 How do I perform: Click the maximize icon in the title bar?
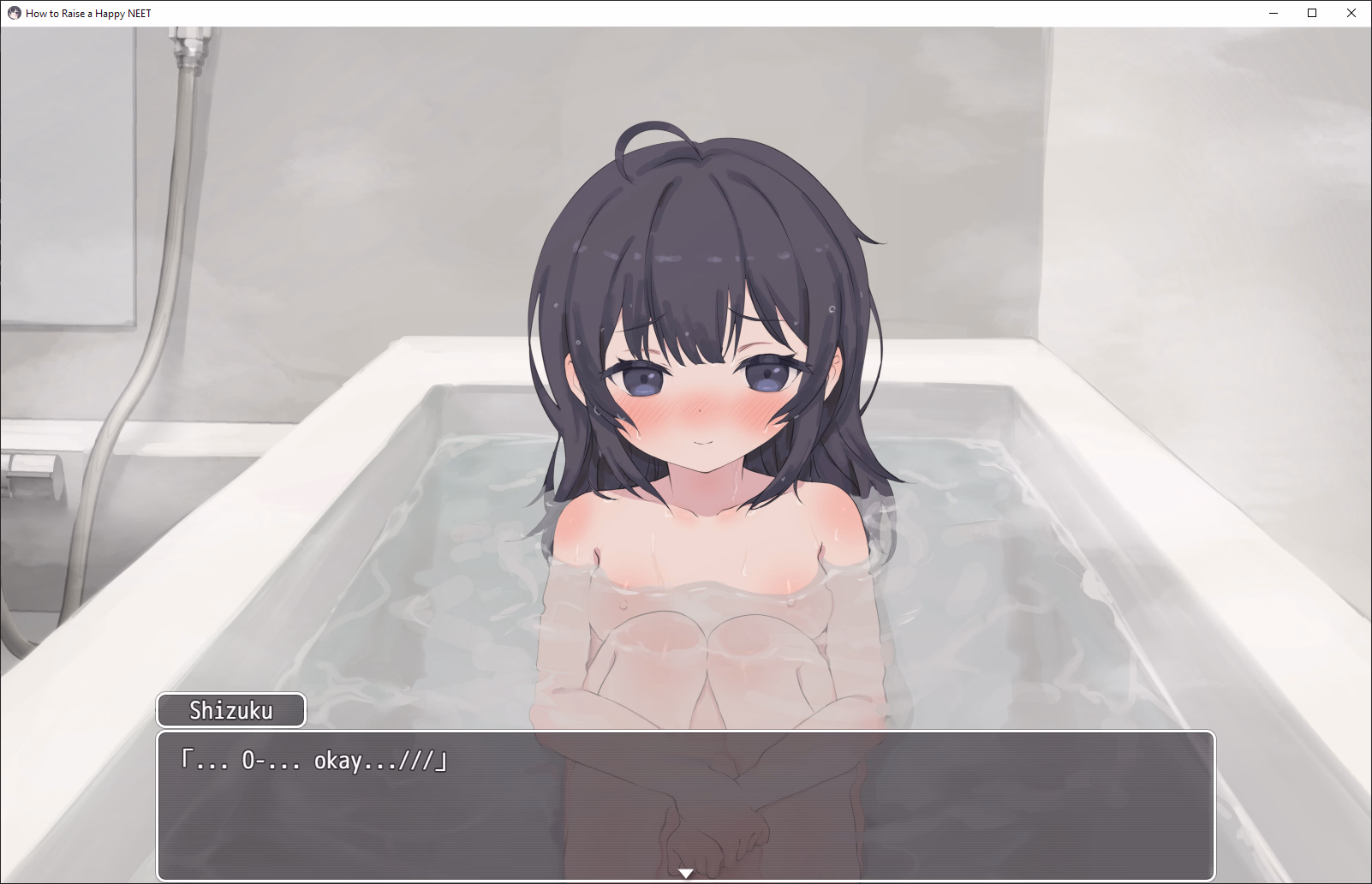[x=1311, y=13]
